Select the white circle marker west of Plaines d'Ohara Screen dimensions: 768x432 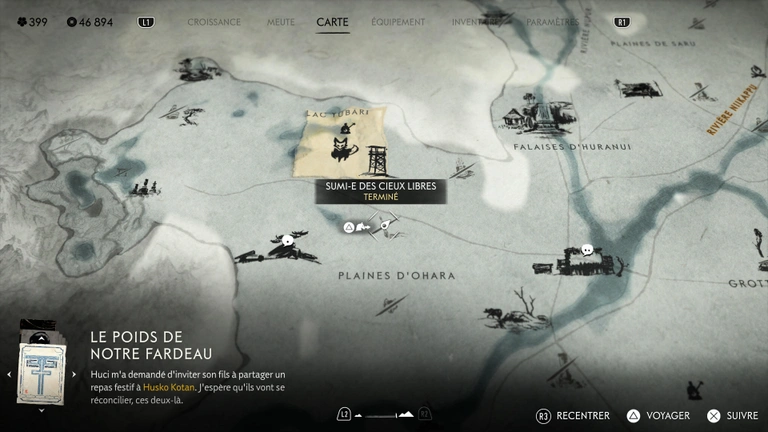point(288,240)
